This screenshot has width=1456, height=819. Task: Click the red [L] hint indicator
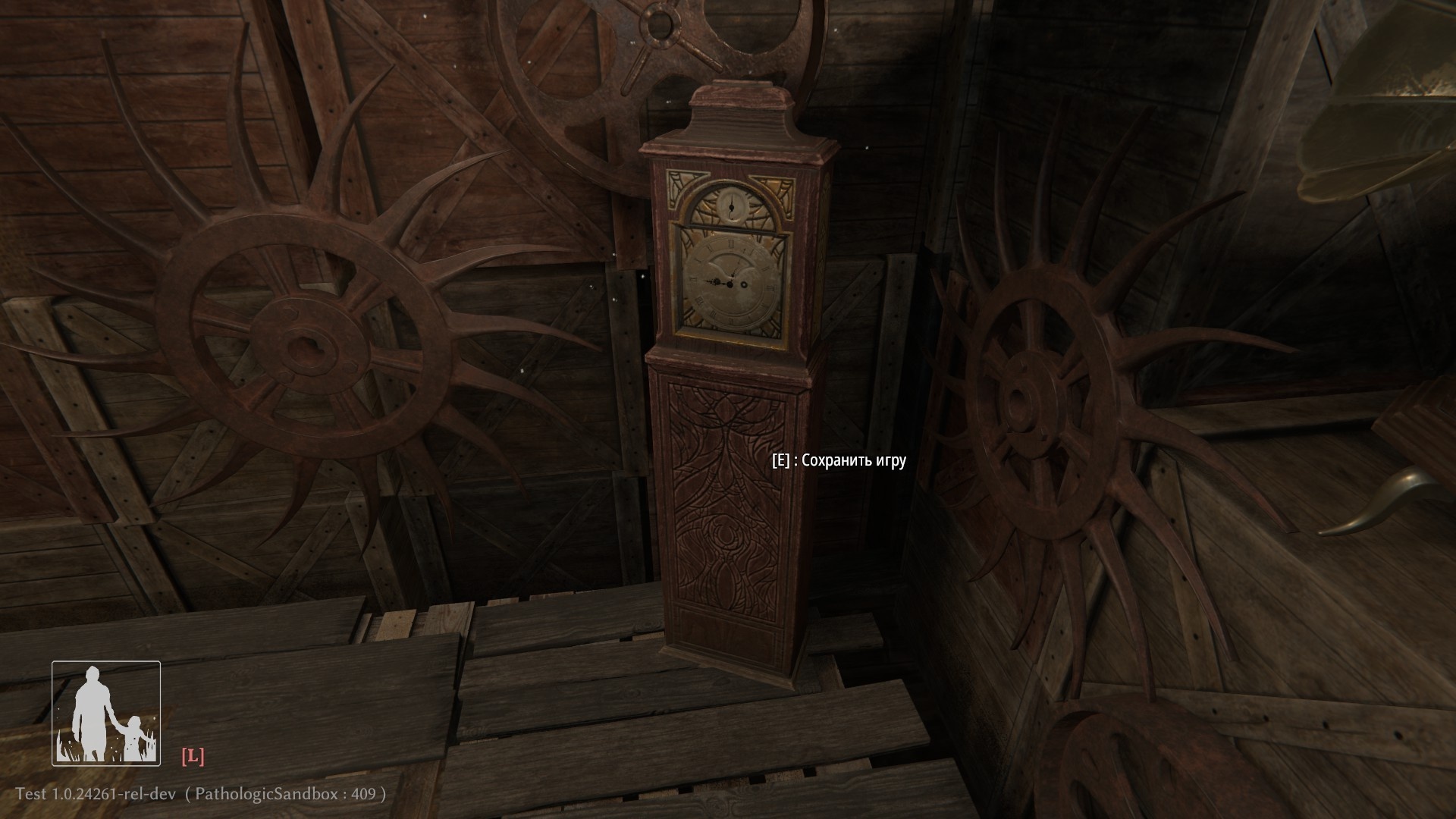(x=195, y=754)
